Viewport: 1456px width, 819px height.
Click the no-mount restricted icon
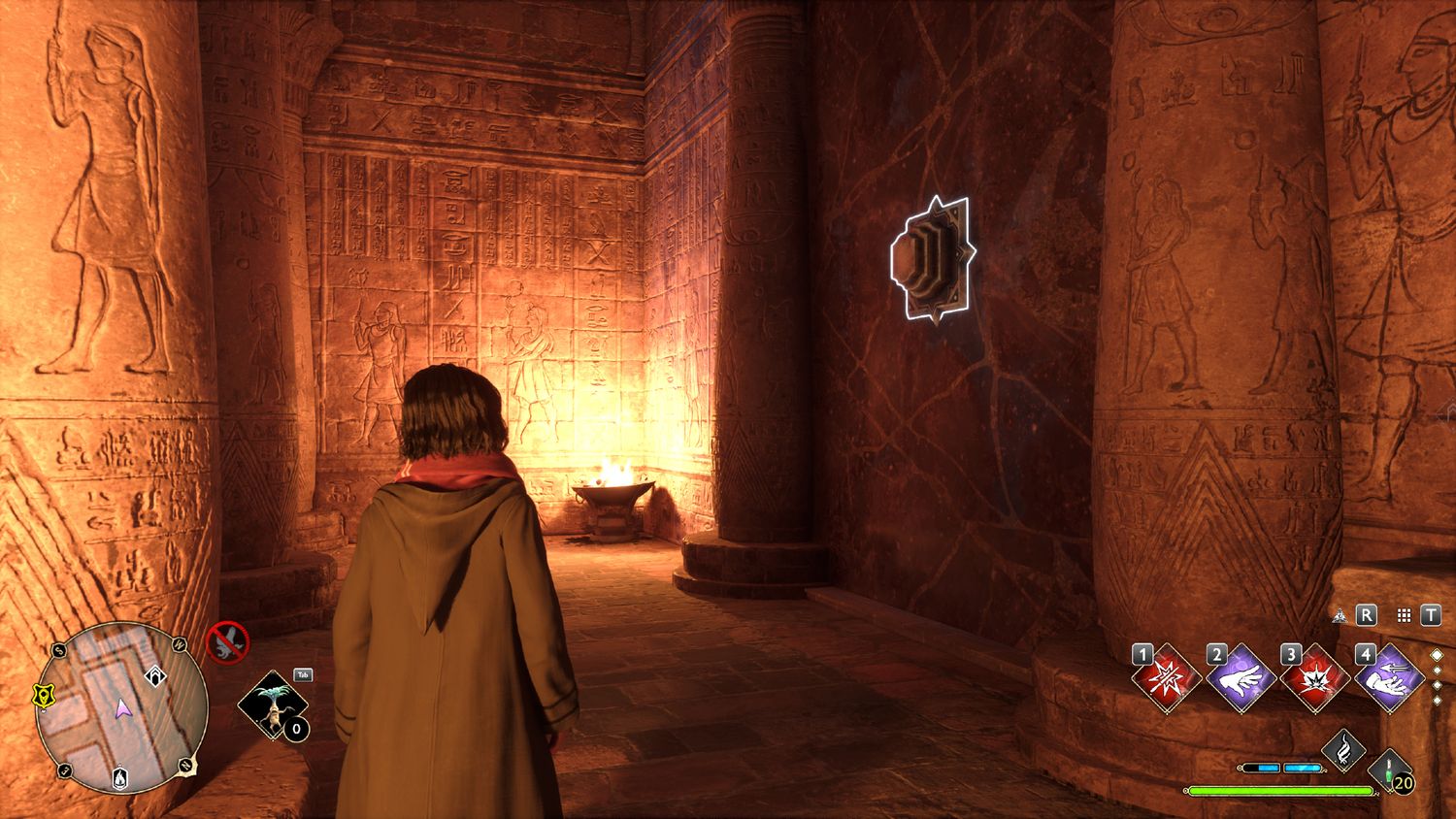pyautogui.click(x=227, y=642)
